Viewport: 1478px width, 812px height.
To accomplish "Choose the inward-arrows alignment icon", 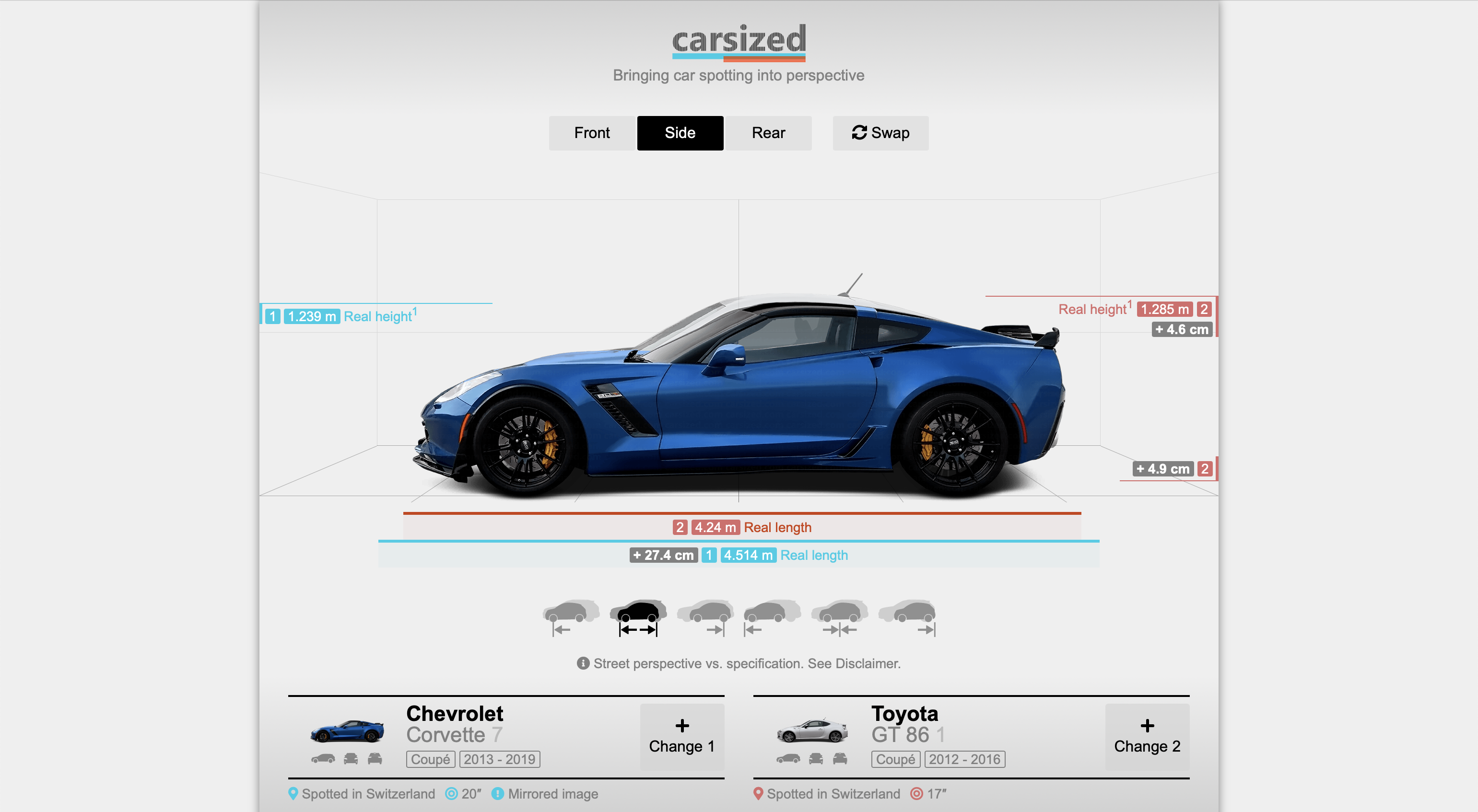I will [x=839, y=617].
